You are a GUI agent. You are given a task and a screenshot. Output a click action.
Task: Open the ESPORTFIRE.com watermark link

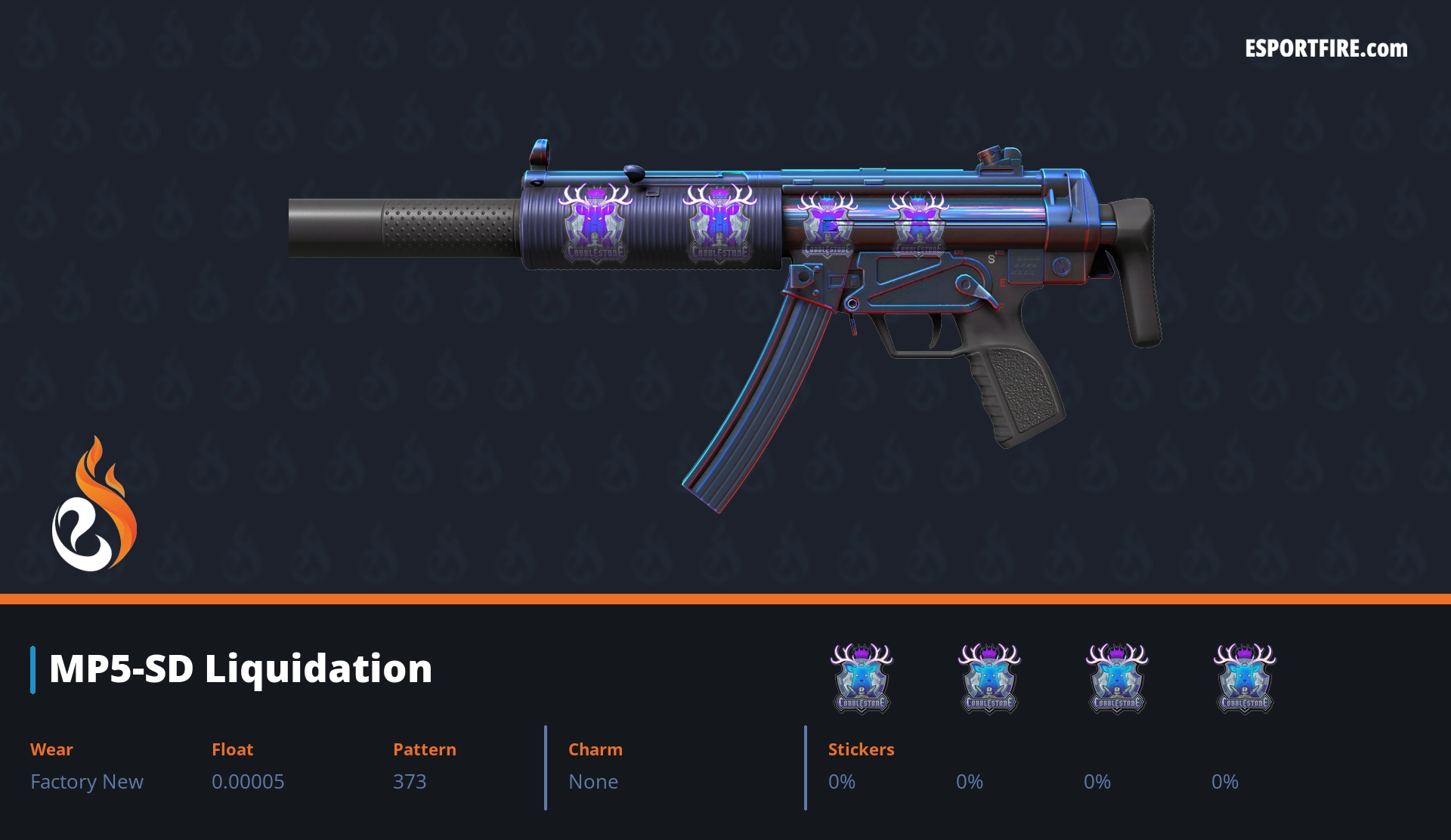pyautogui.click(x=1326, y=49)
